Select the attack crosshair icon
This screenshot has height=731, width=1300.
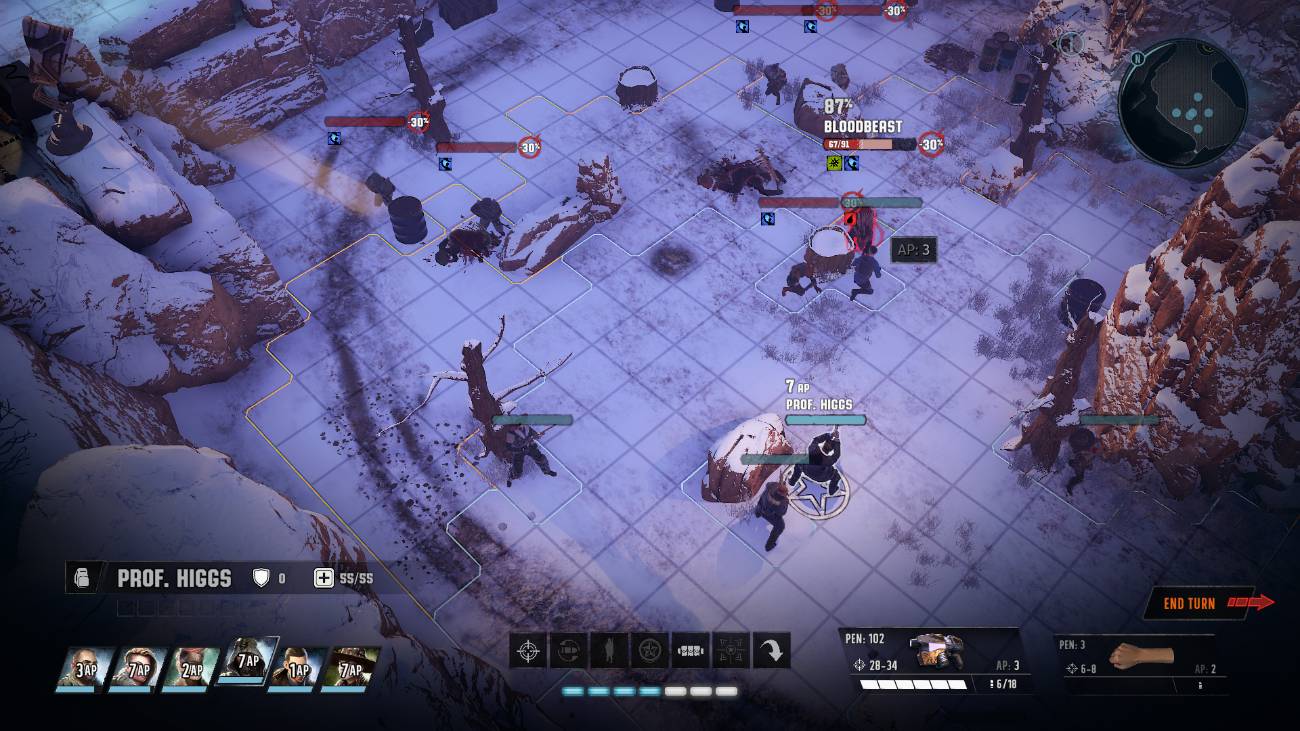528,652
